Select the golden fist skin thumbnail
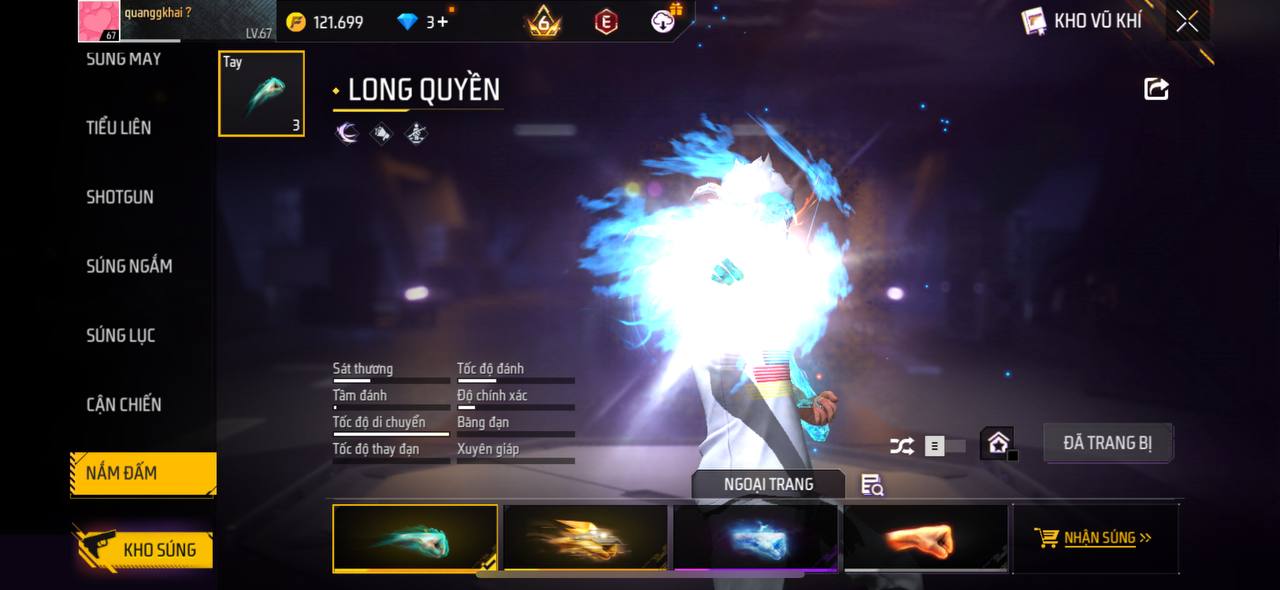Image resolution: width=1280 pixels, height=590 pixels. (585, 538)
